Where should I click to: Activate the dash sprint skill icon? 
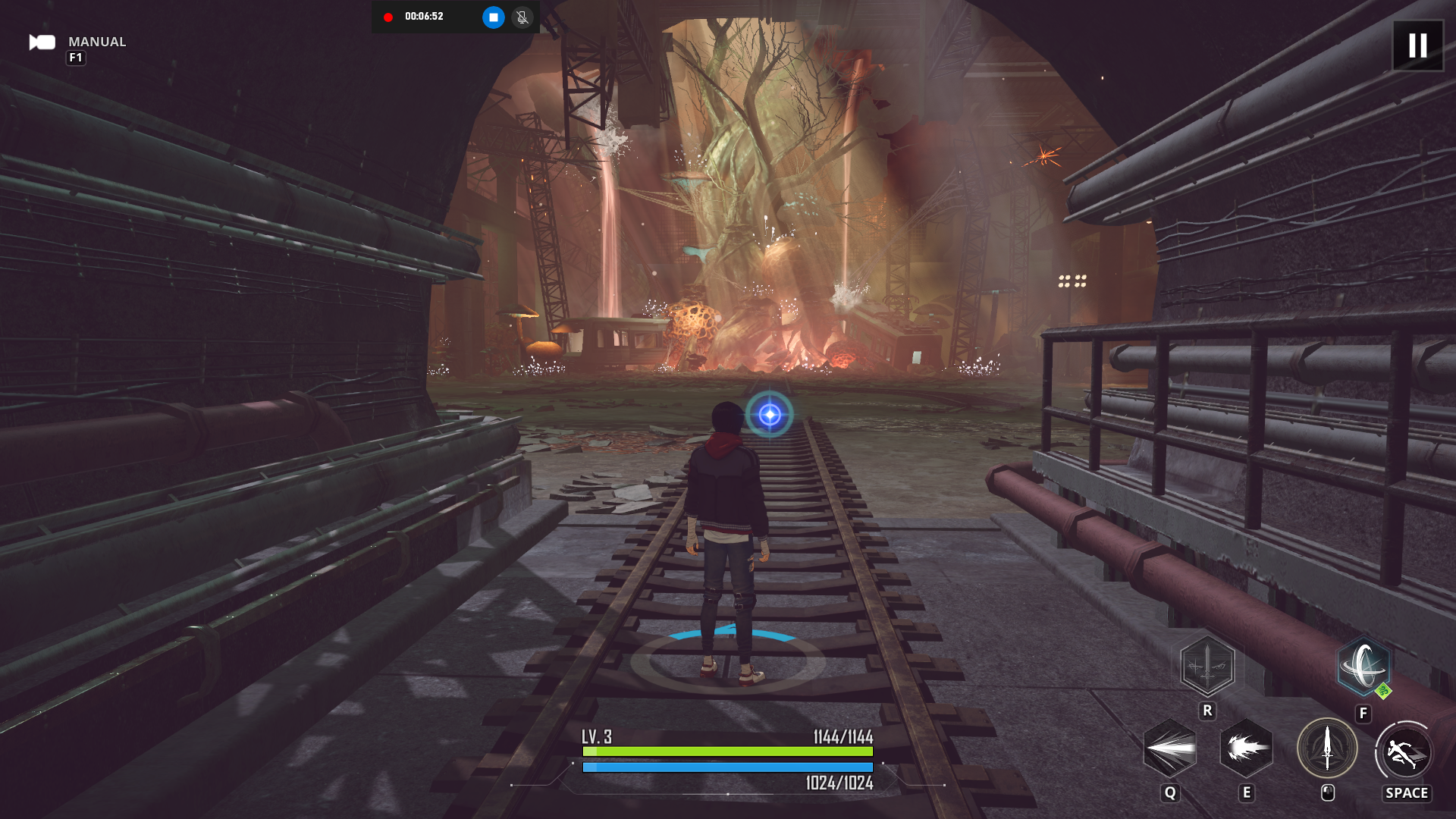[1404, 752]
